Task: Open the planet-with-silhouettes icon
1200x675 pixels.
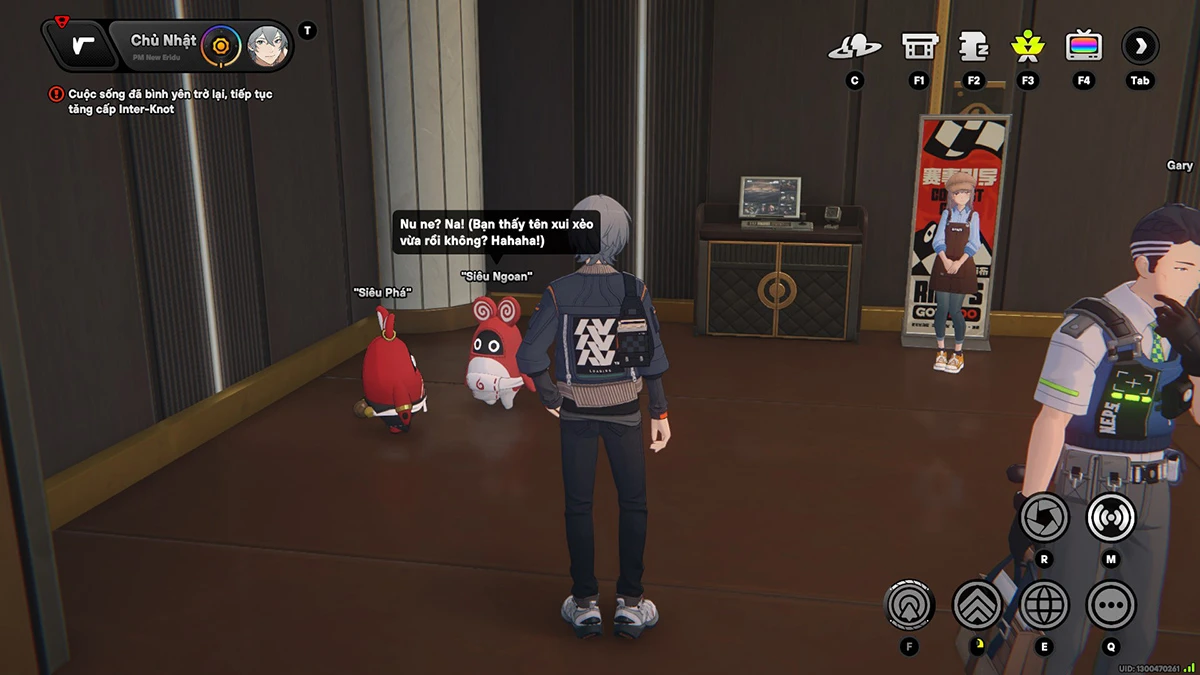Action: 854,46
